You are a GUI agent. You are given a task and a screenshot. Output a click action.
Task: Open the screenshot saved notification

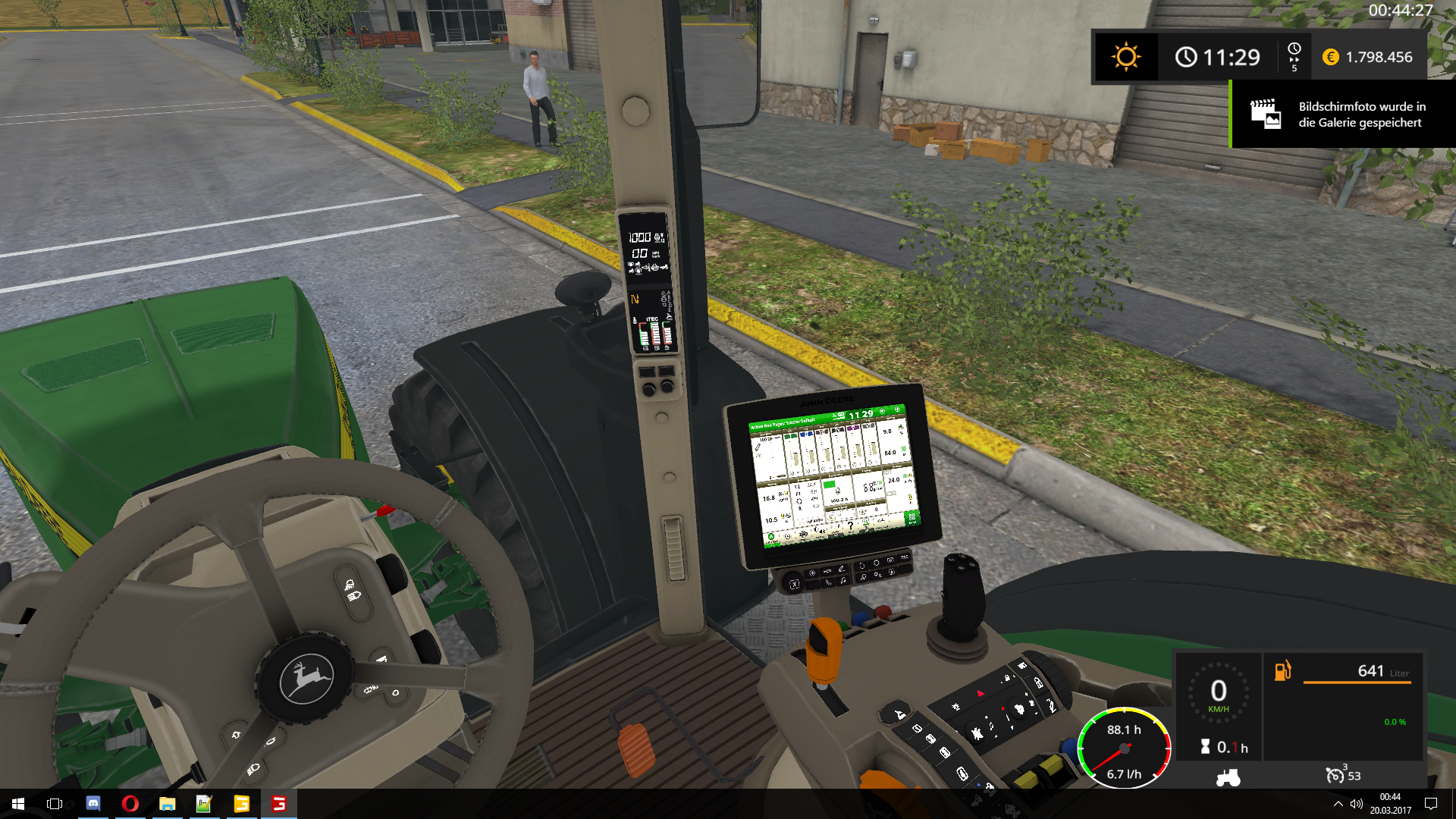[1342, 115]
